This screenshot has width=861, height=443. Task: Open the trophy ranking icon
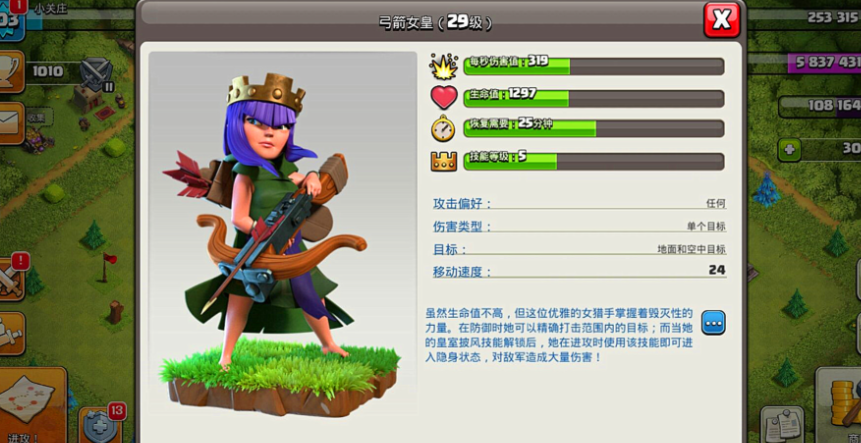pos(9,70)
